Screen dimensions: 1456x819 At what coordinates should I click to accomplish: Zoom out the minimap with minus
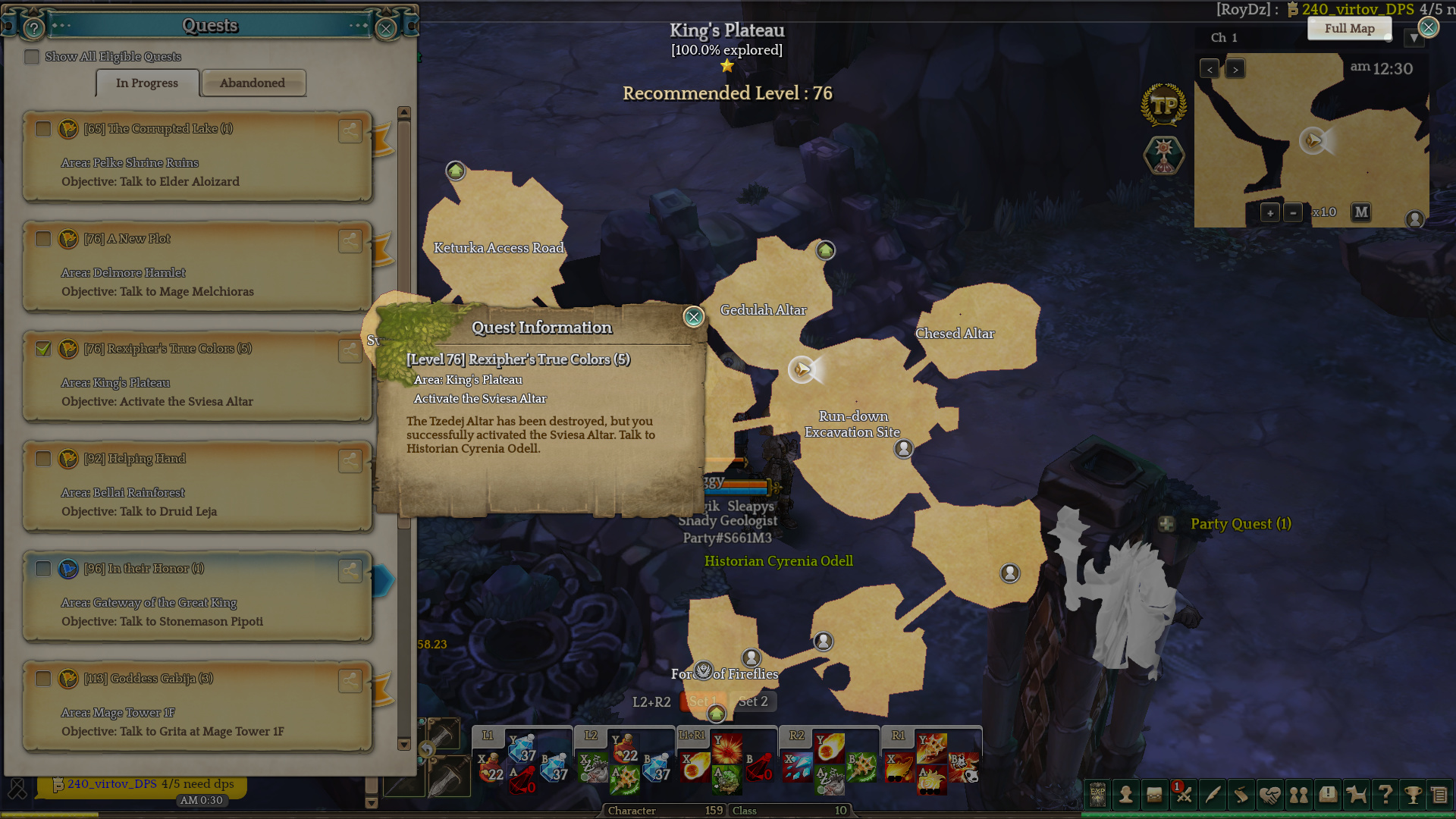[x=1294, y=212]
